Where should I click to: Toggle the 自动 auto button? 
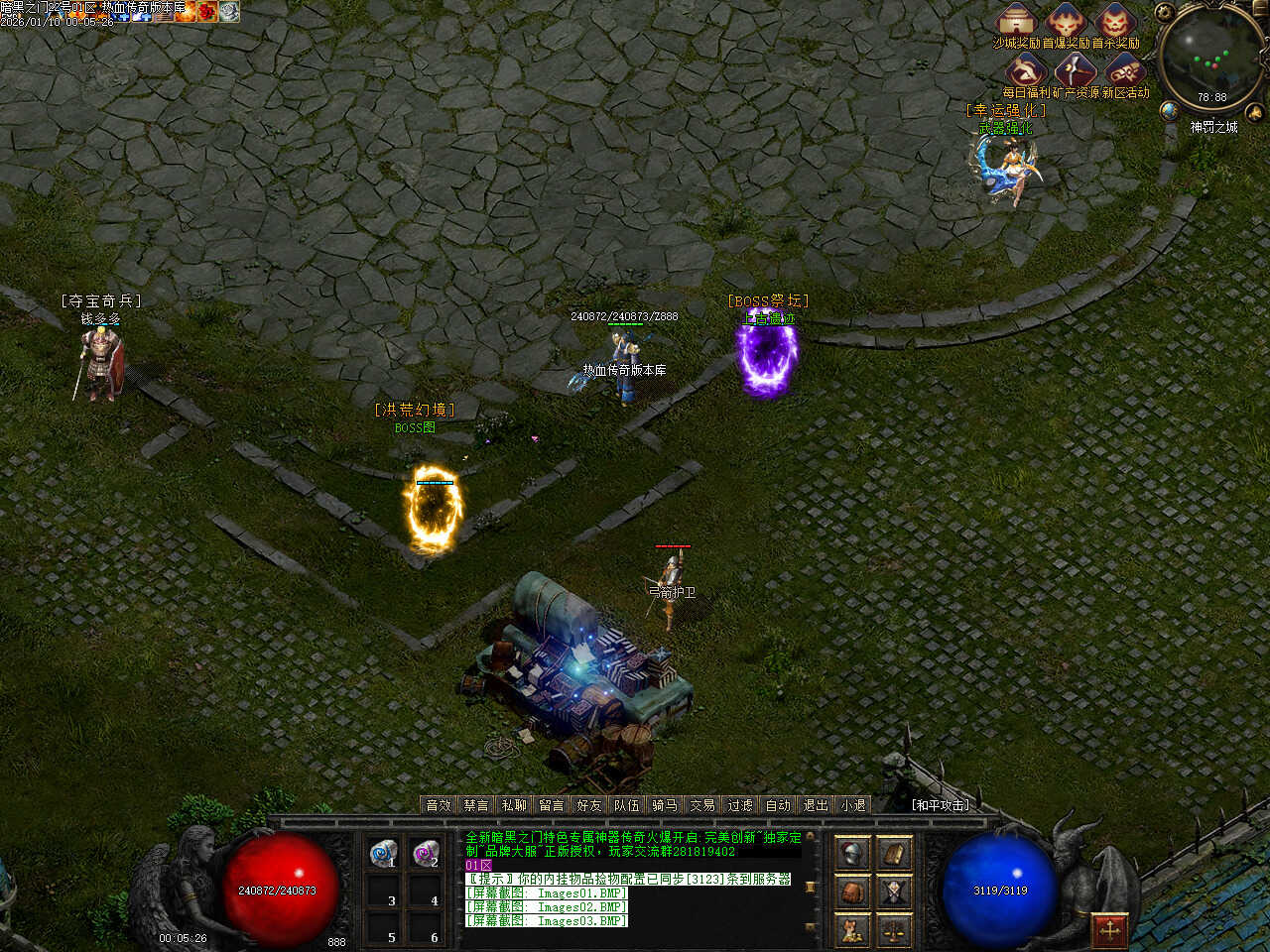pos(778,805)
